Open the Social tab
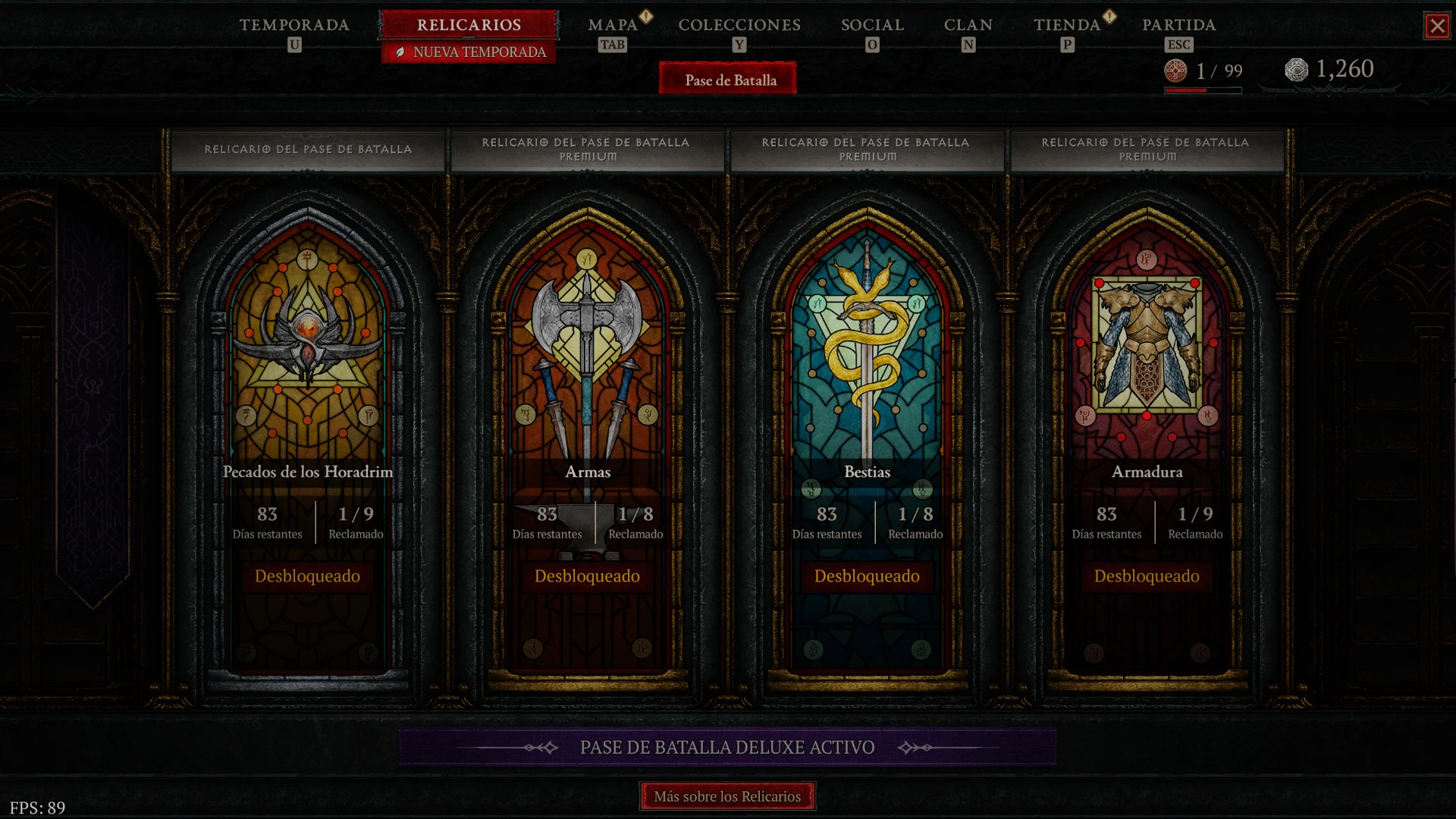The image size is (1456, 819). [872, 25]
